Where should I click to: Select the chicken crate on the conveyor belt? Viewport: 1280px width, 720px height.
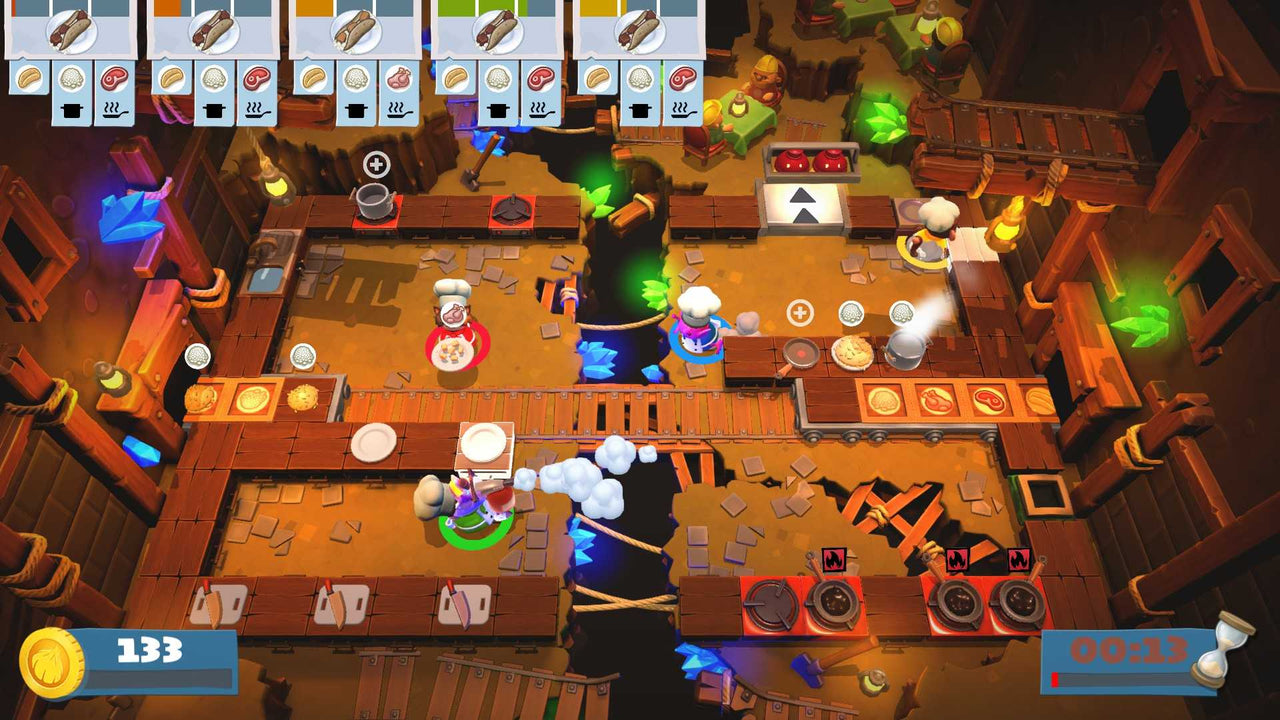pyautogui.click(x=936, y=401)
